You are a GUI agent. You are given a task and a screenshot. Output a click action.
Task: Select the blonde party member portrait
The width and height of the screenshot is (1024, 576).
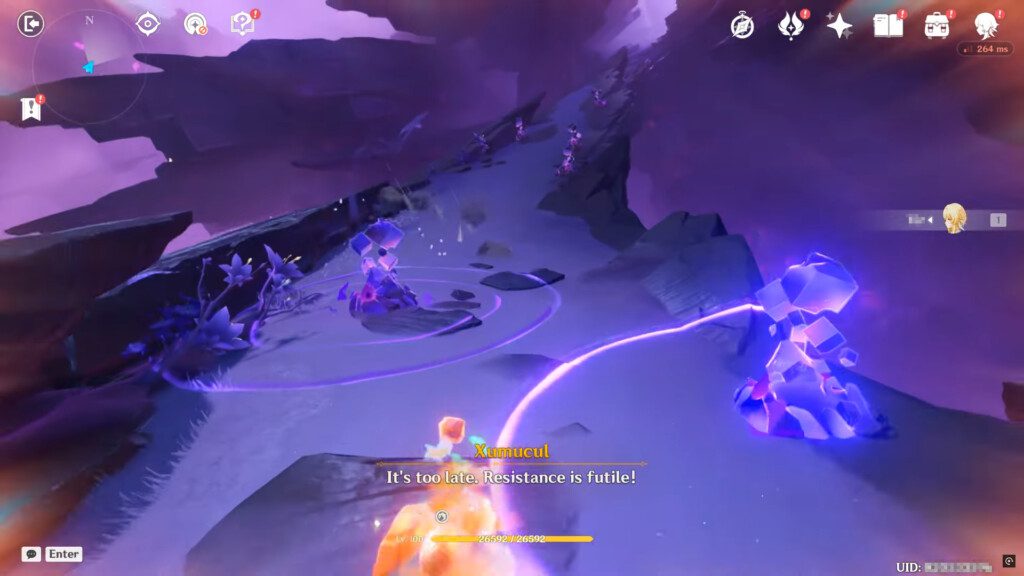coord(955,218)
